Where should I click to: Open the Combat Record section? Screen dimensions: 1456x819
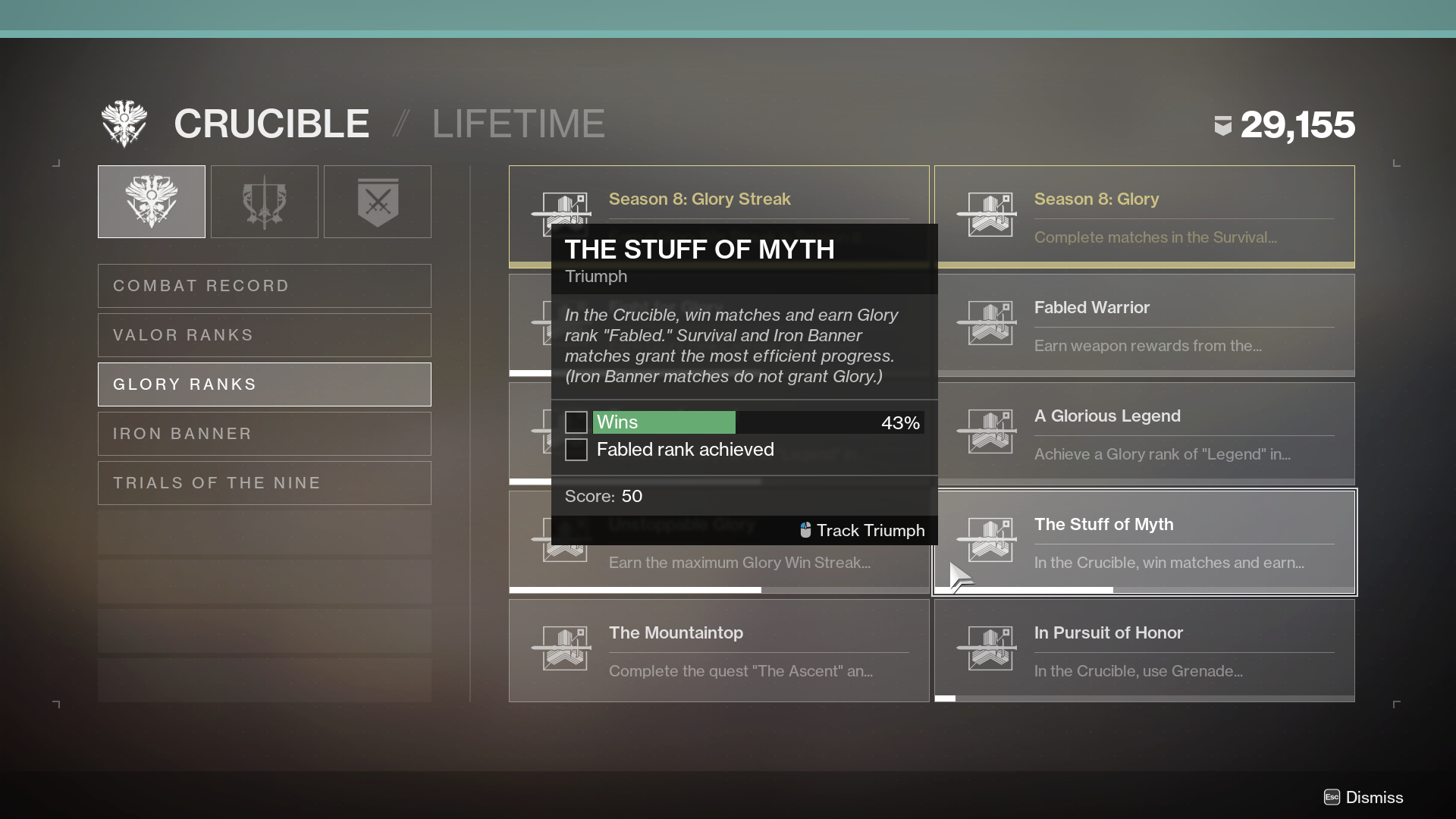264,286
